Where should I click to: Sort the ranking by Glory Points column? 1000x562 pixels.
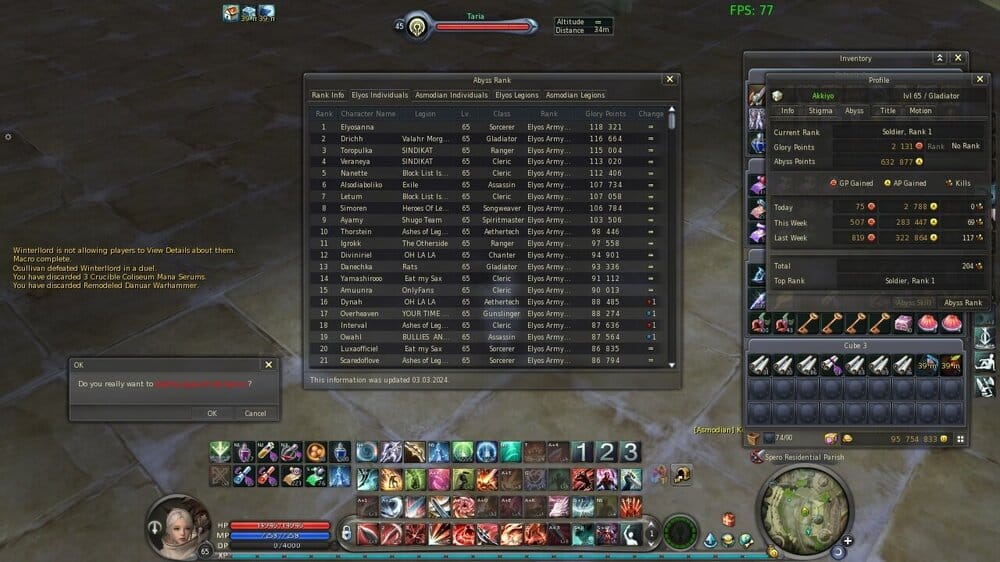tap(606, 114)
